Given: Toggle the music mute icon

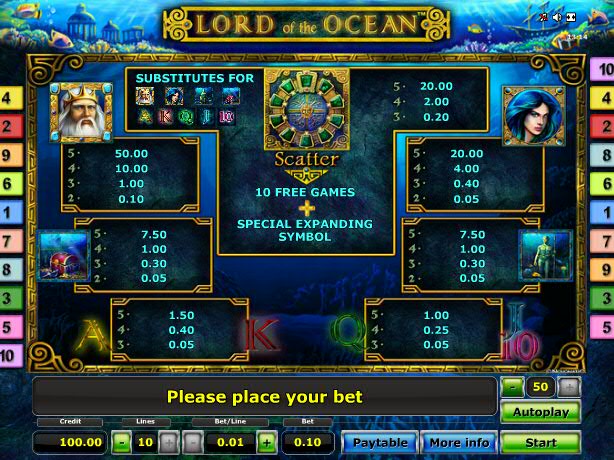Looking at the screenshot, I should click(543, 18).
